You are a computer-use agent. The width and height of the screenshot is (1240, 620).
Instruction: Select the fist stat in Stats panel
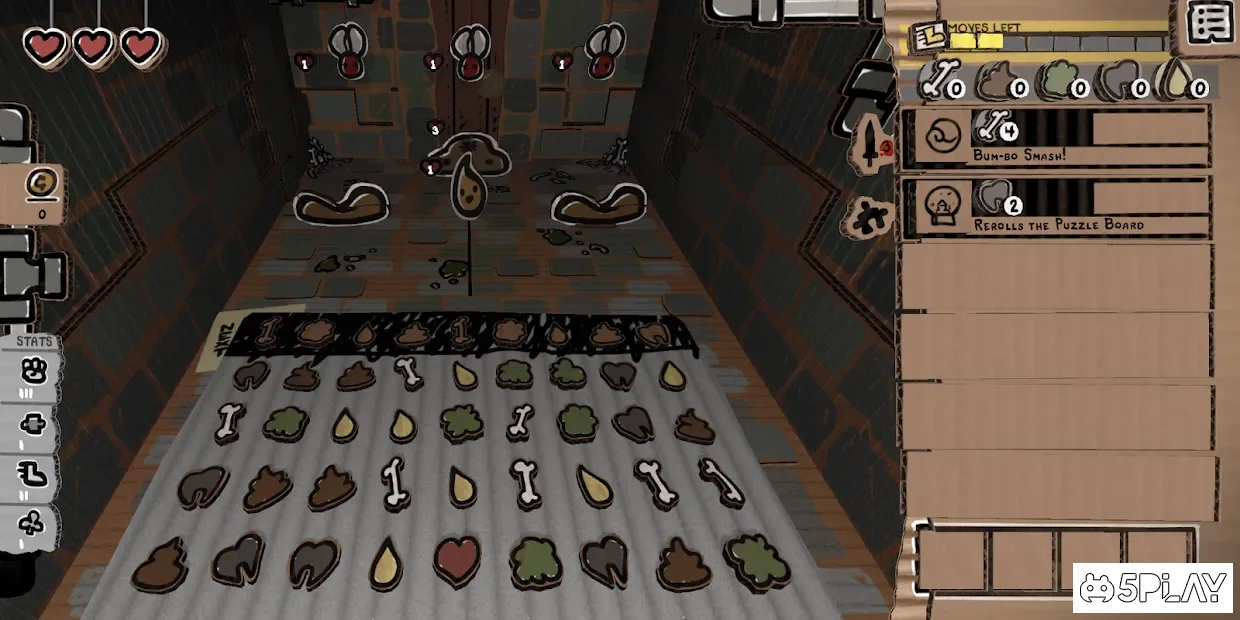point(33,379)
